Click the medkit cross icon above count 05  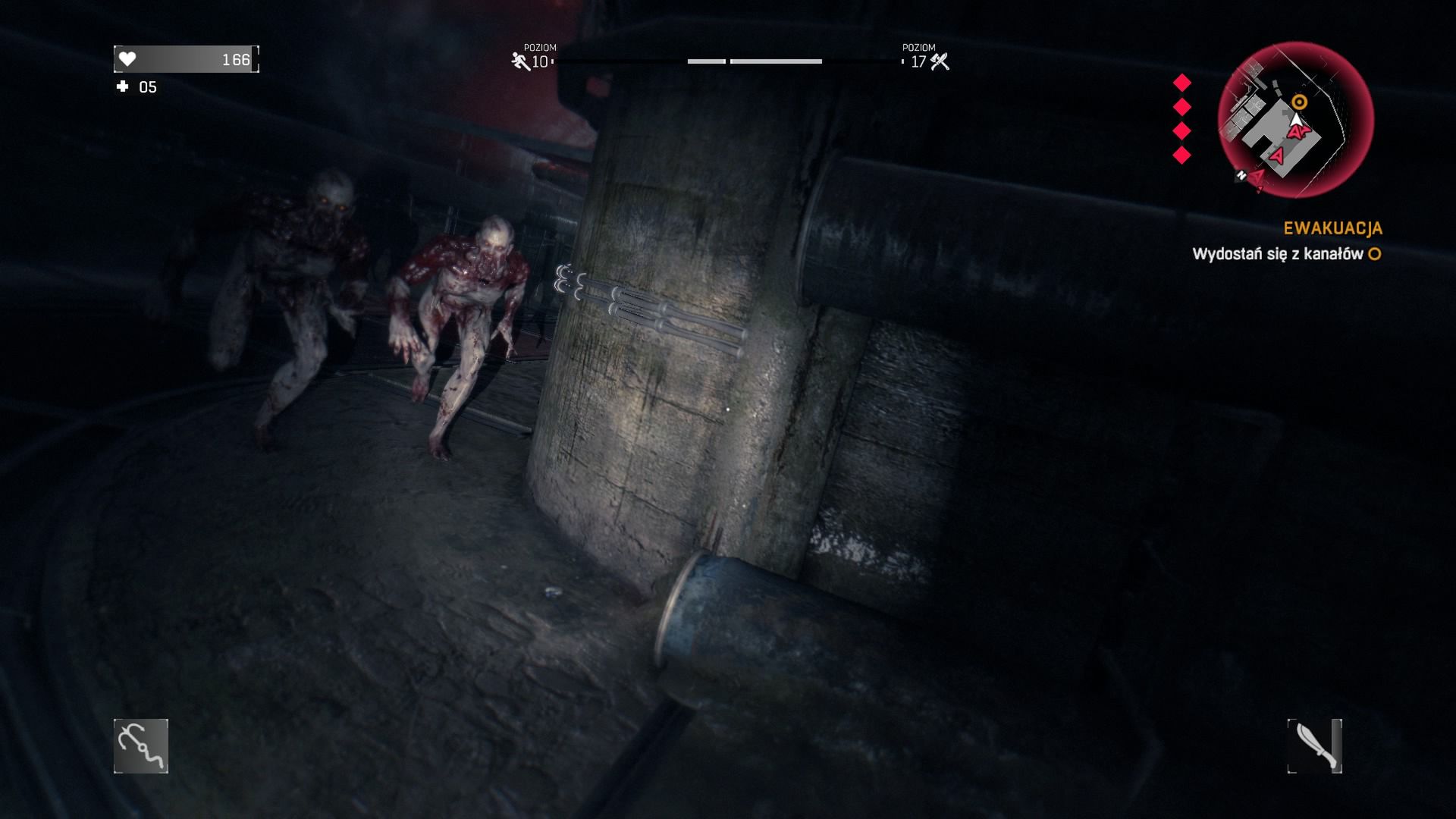pyautogui.click(x=123, y=86)
